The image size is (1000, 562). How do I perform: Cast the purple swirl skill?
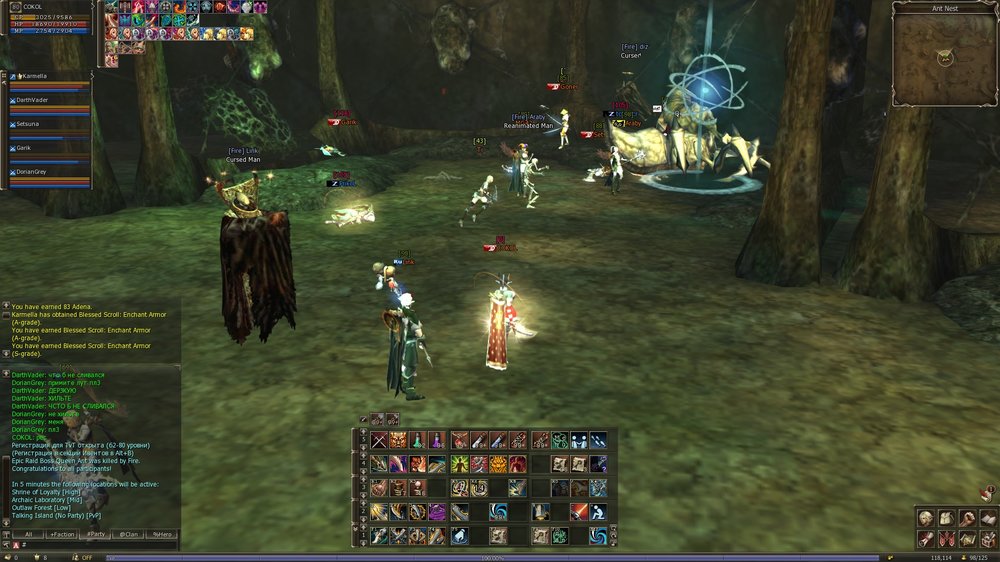[436, 512]
